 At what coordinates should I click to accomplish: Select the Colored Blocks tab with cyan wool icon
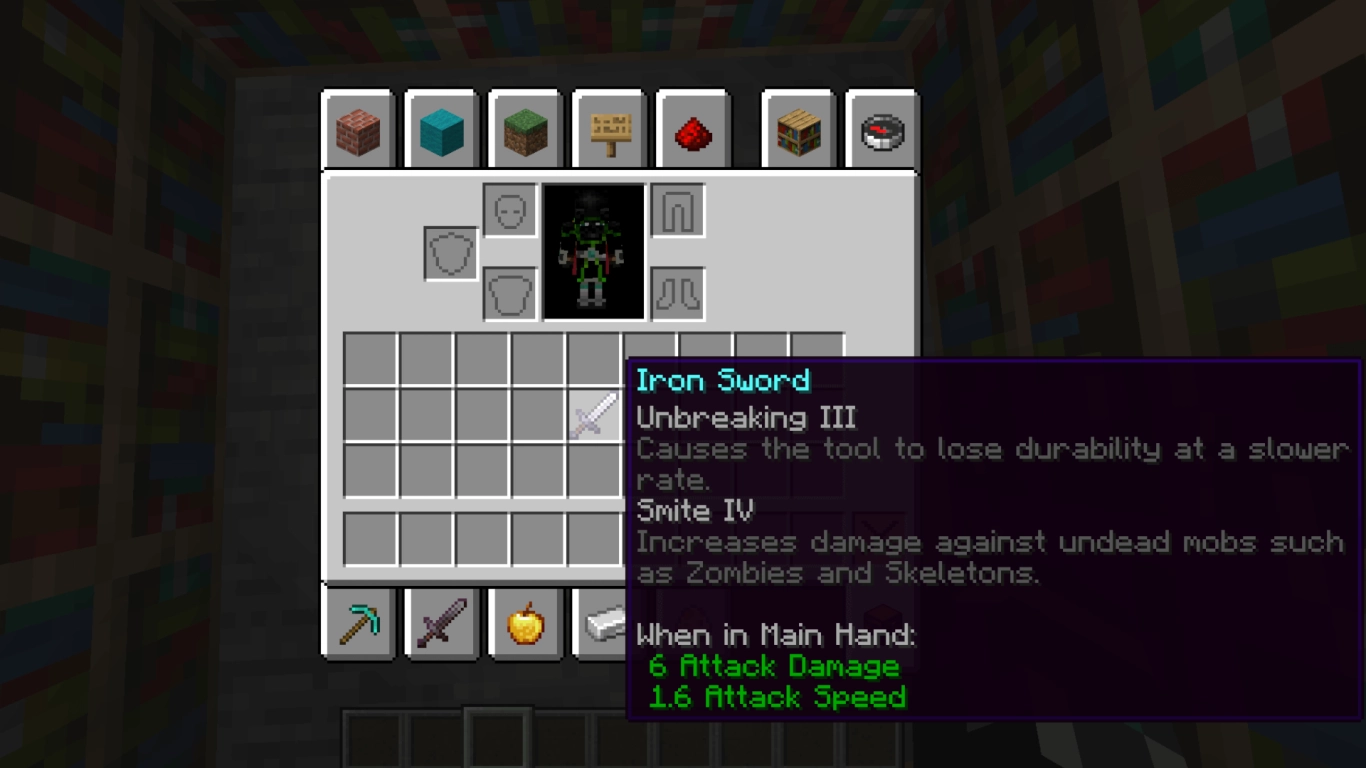(441, 130)
